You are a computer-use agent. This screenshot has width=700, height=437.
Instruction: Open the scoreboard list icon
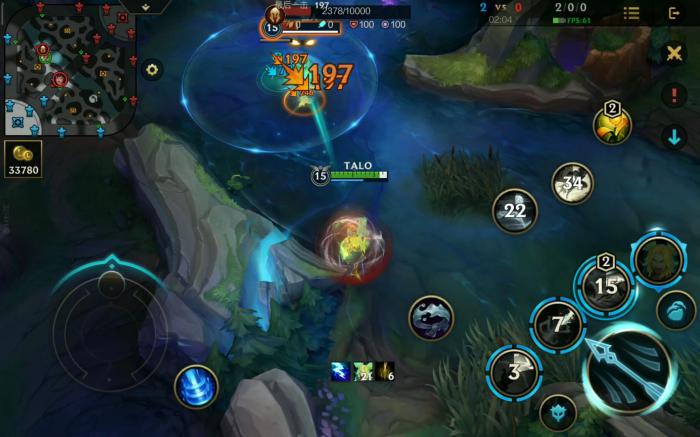[x=631, y=13]
